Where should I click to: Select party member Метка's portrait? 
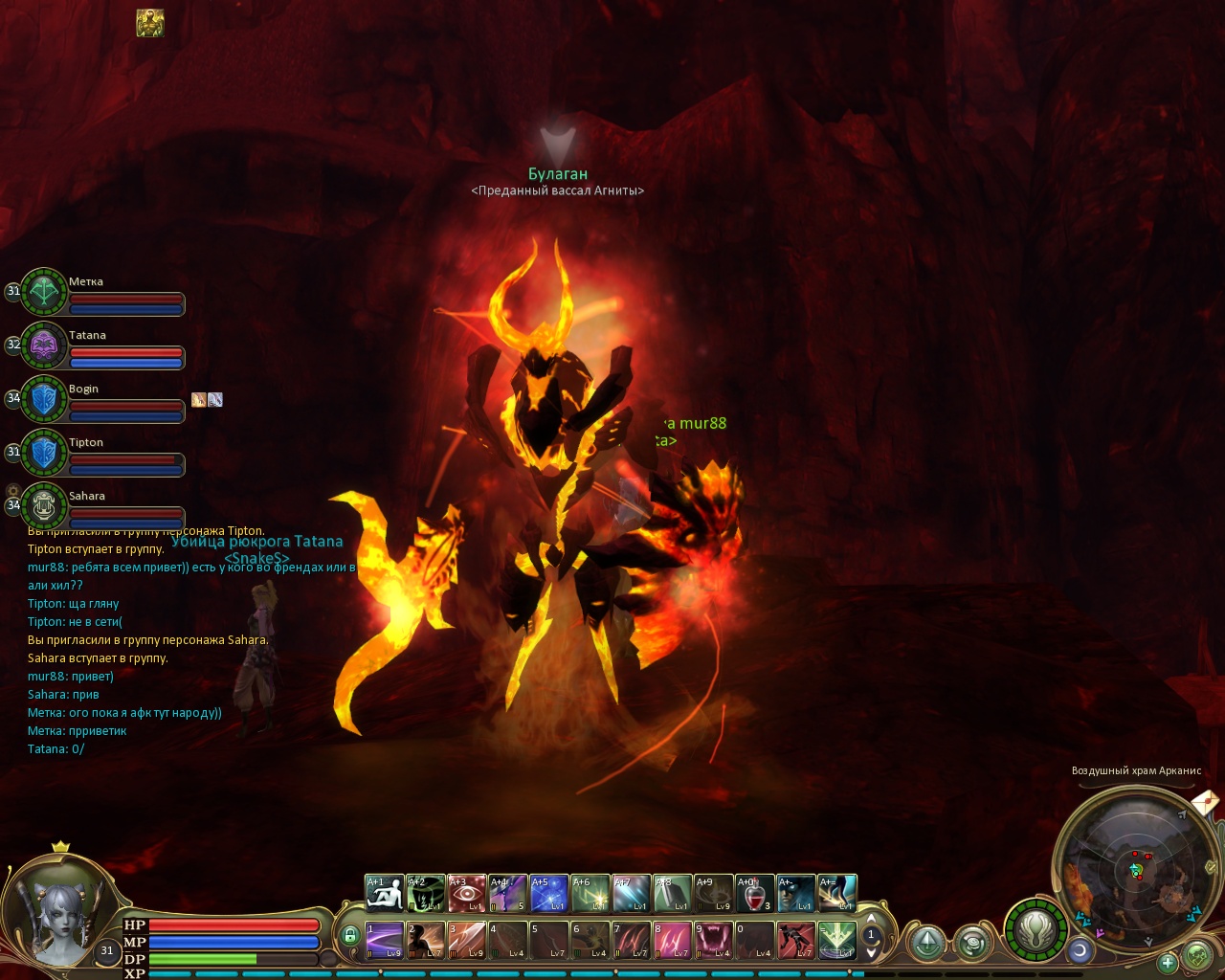pyautogui.click(x=44, y=291)
